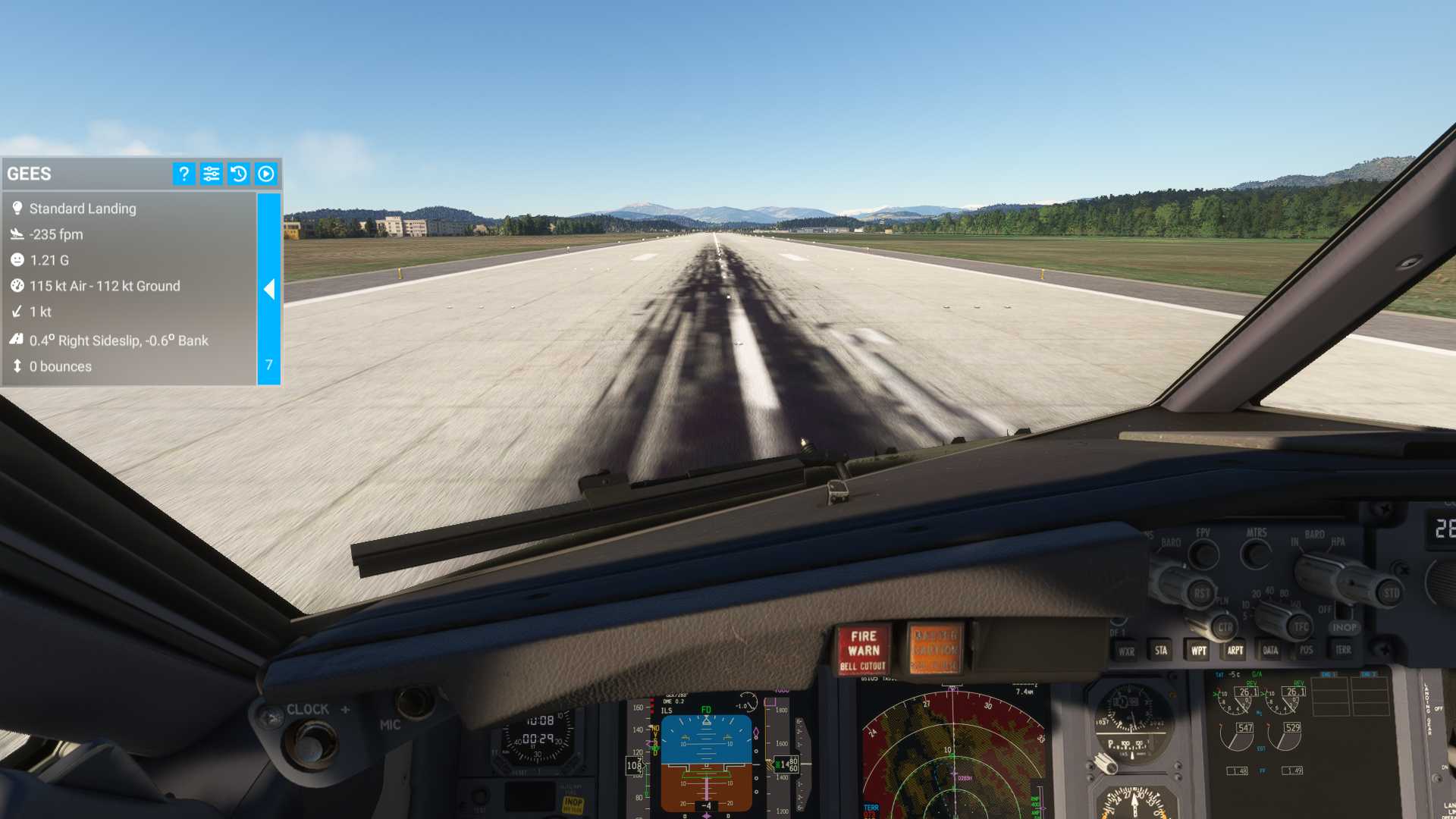Push the FIRE WARN bell cutout light

click(x=863, y=651)
